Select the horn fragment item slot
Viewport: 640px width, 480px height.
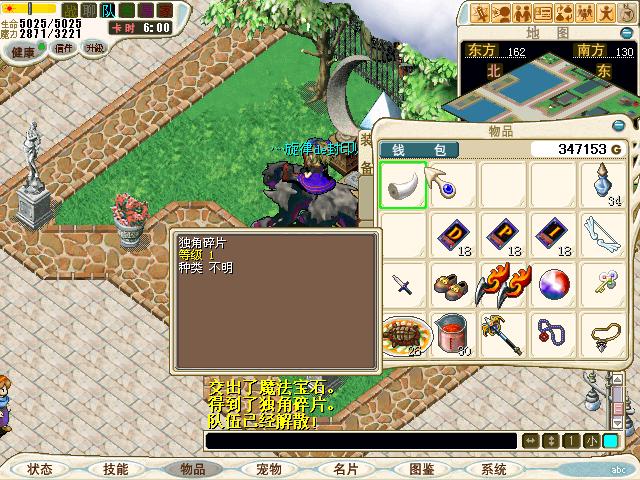403,185
